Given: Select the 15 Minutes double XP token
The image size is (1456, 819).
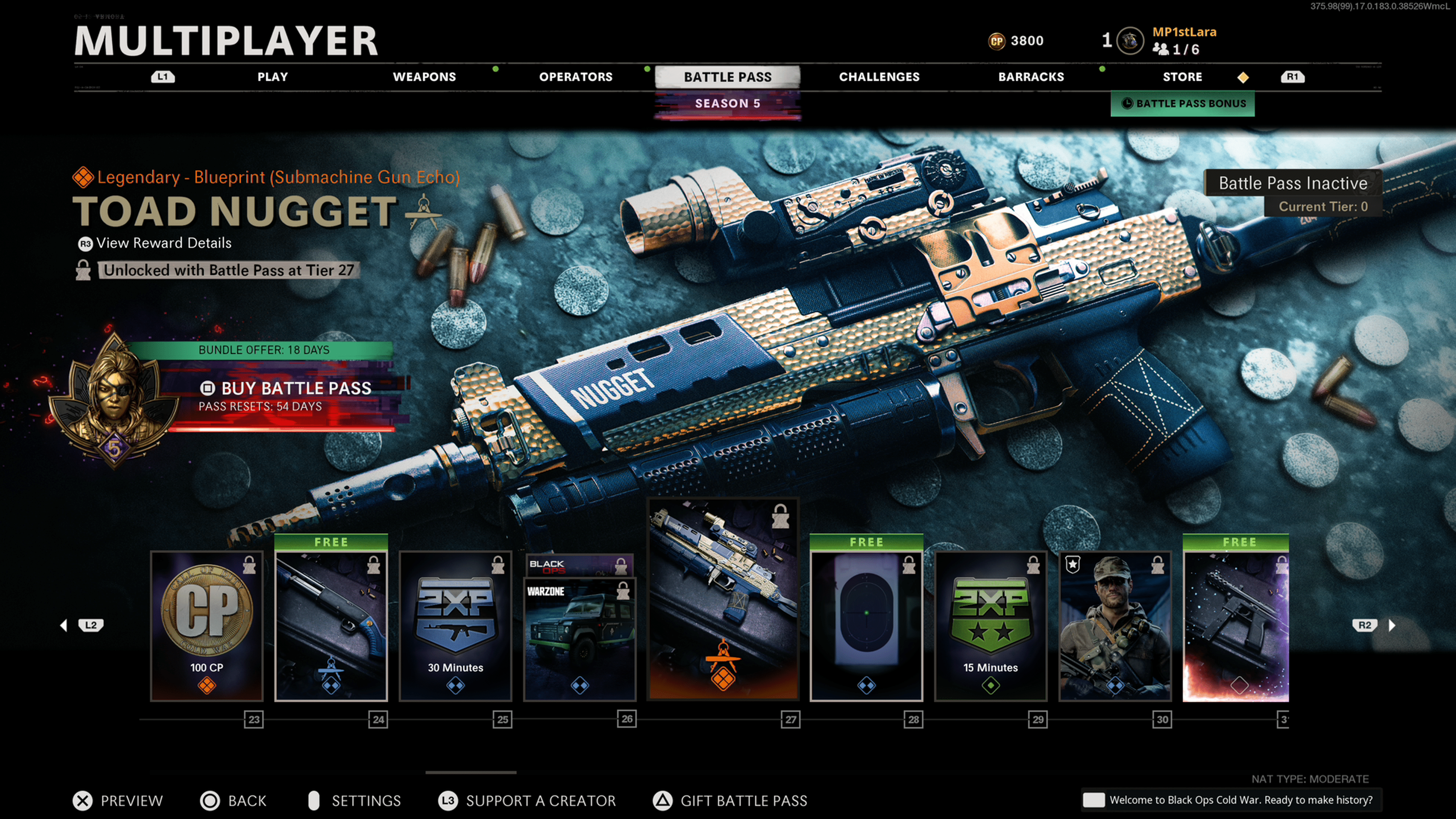Looking at the screenshot, I should coord(990,626).
